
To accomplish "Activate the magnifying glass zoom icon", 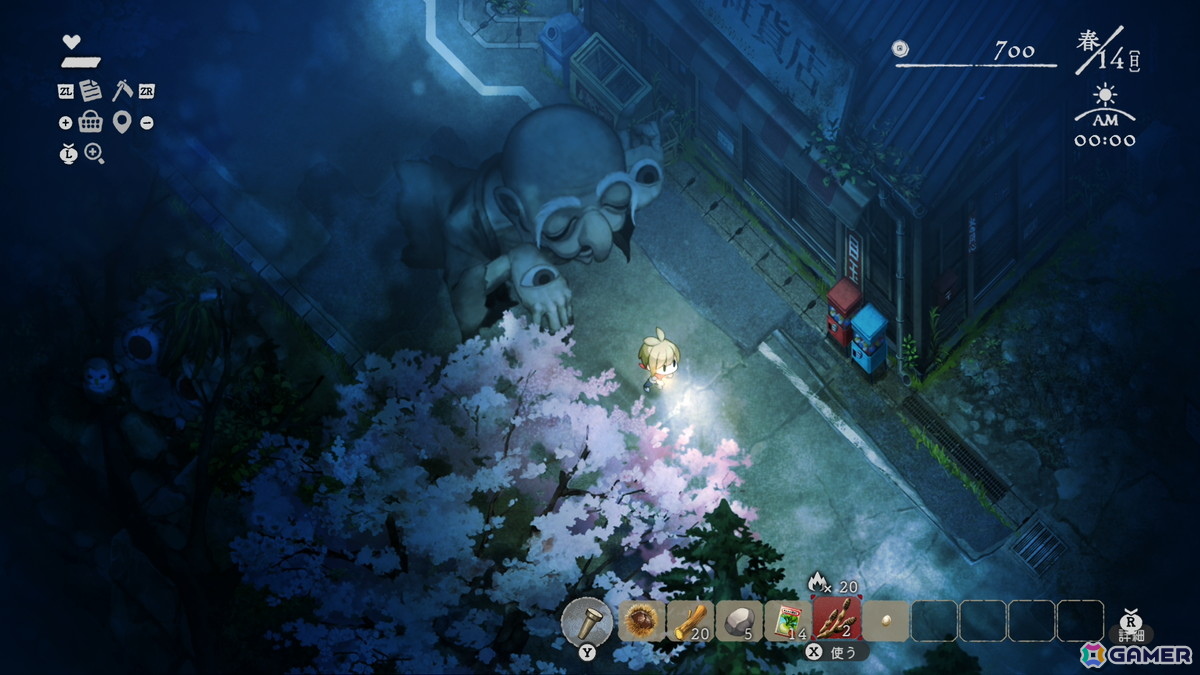I will coord(94,153).
